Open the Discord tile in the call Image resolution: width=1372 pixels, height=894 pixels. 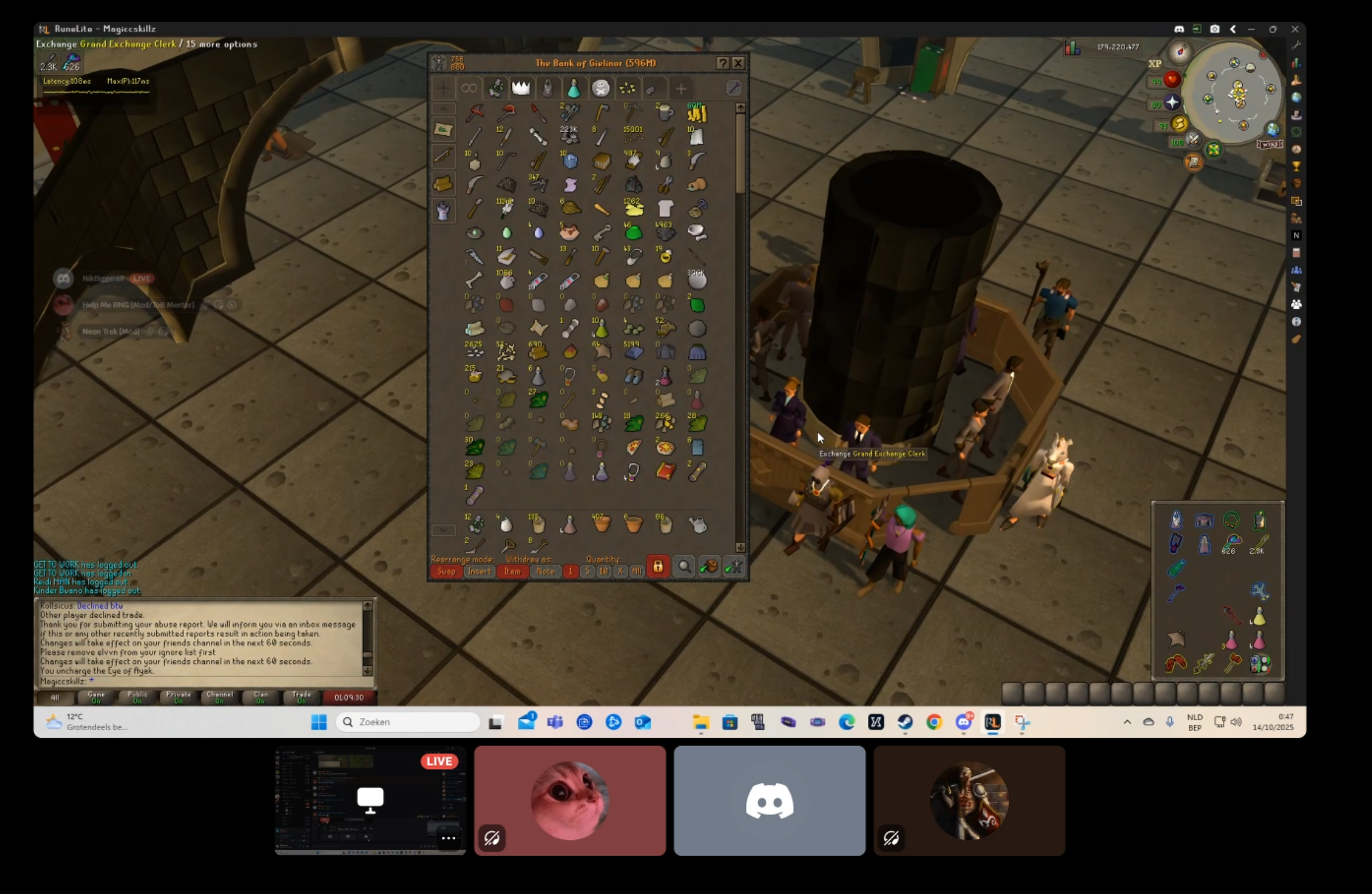click(x=769, y=801)
